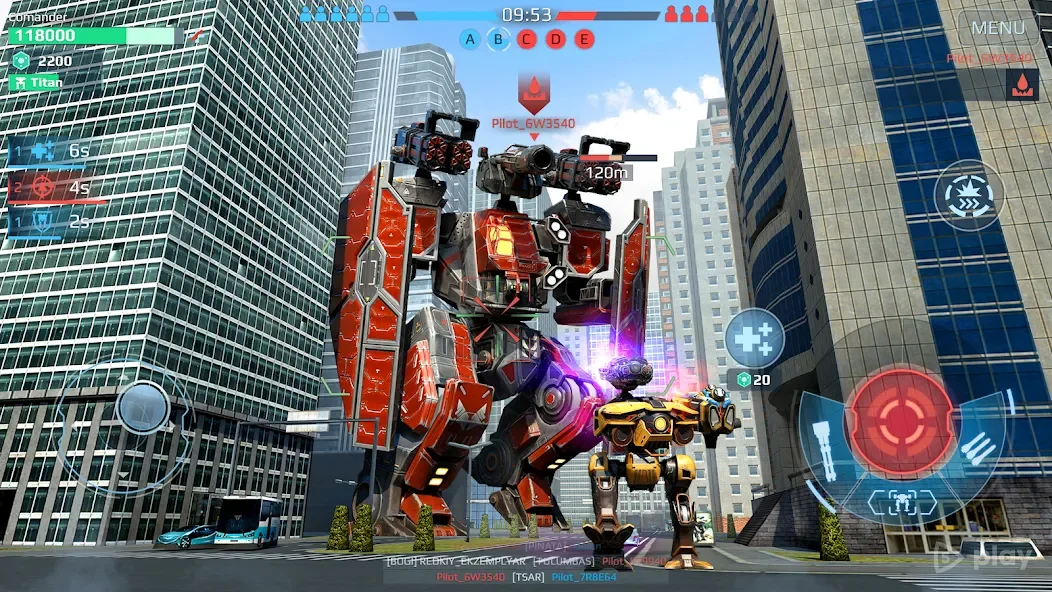Select red beacon E indicator
The height and width of the screenshot is (592, 1052).
(584, 39)
